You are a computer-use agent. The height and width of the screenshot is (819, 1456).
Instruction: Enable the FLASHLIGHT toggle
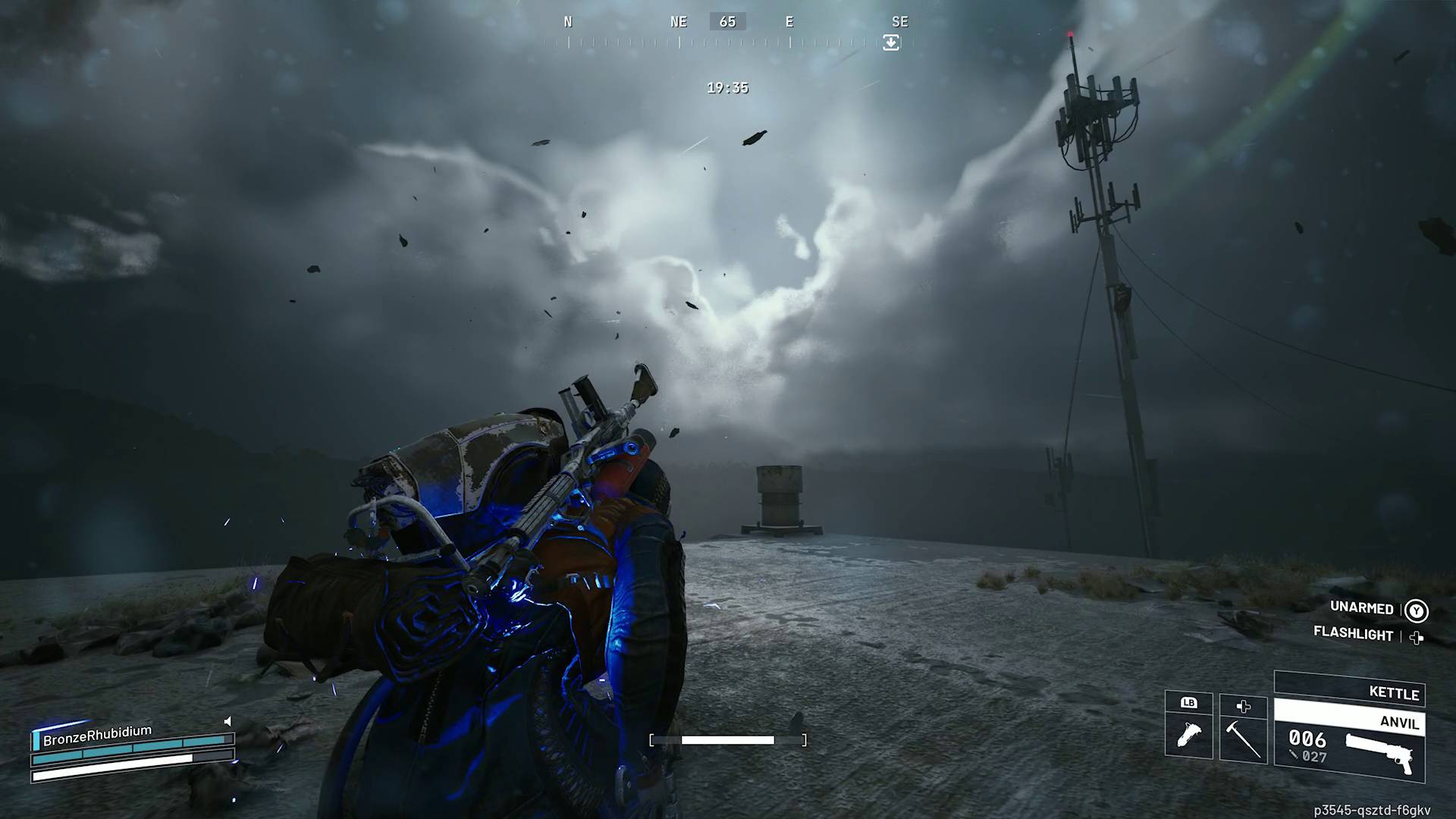click(1354, 635)
